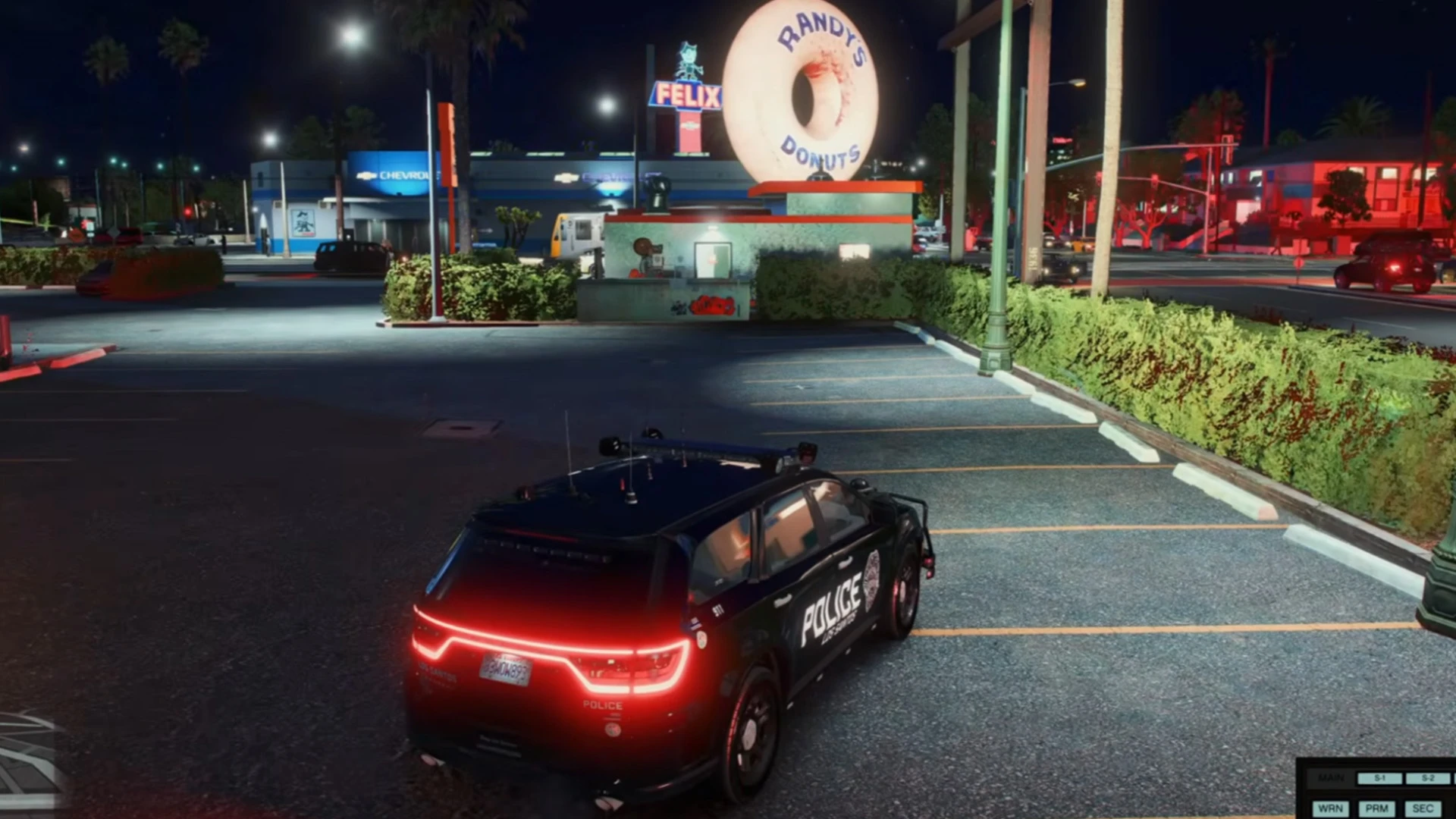
Task: Toggle the WRN warning lights button
Action: click(1330, 808)
